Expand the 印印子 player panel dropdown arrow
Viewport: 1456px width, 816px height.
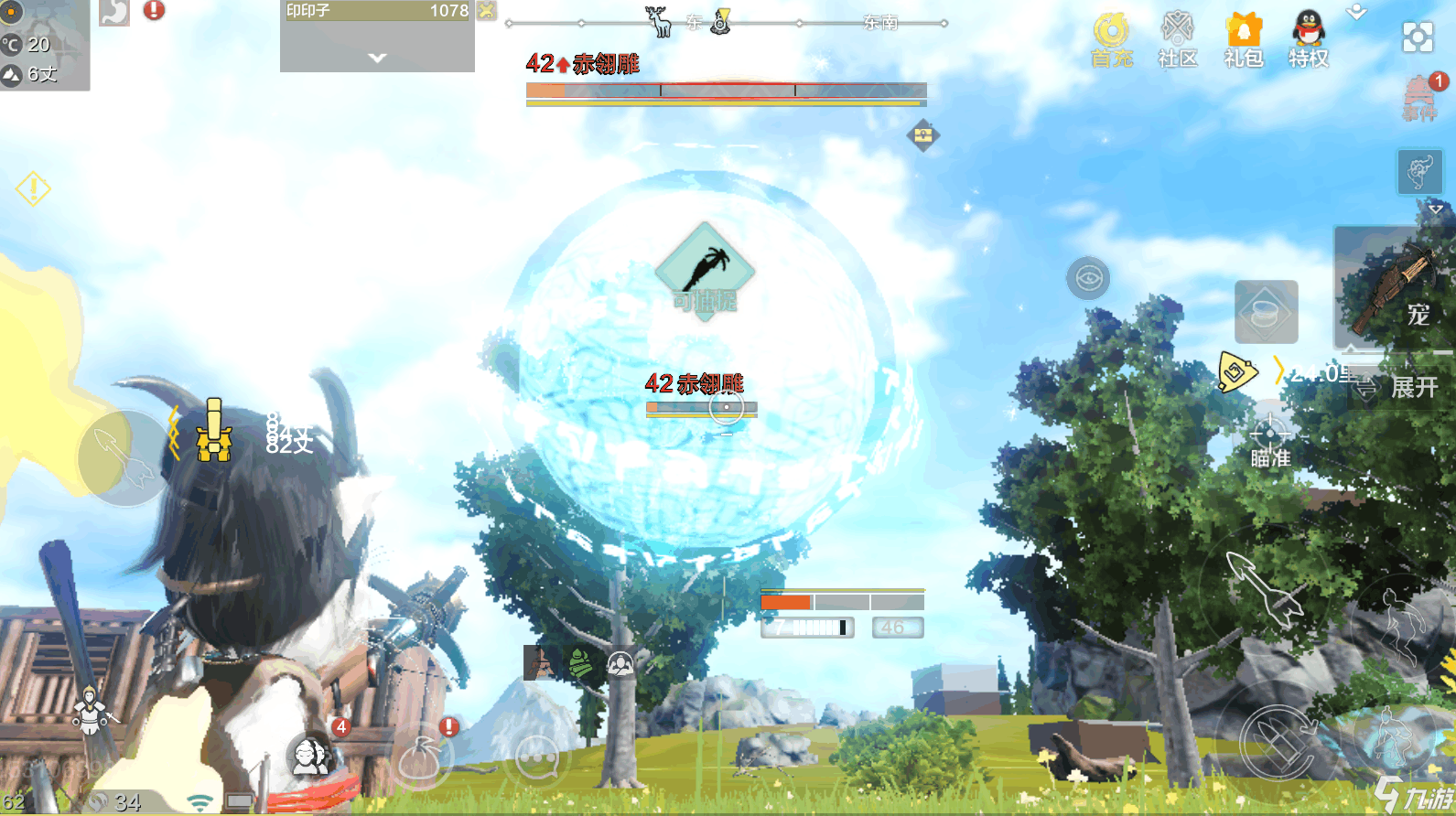(377, 58)
